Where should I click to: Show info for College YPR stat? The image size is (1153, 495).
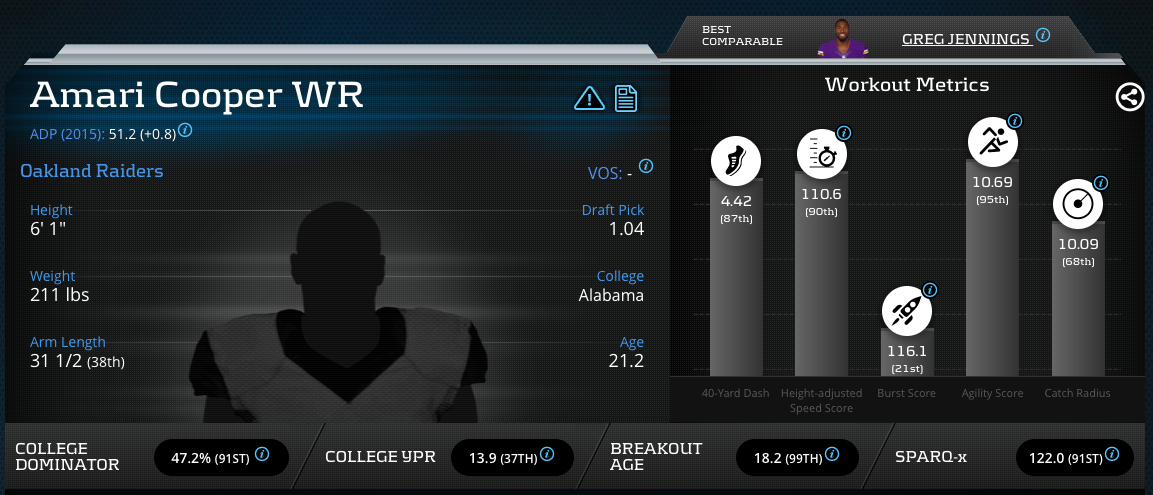[546, 455]
